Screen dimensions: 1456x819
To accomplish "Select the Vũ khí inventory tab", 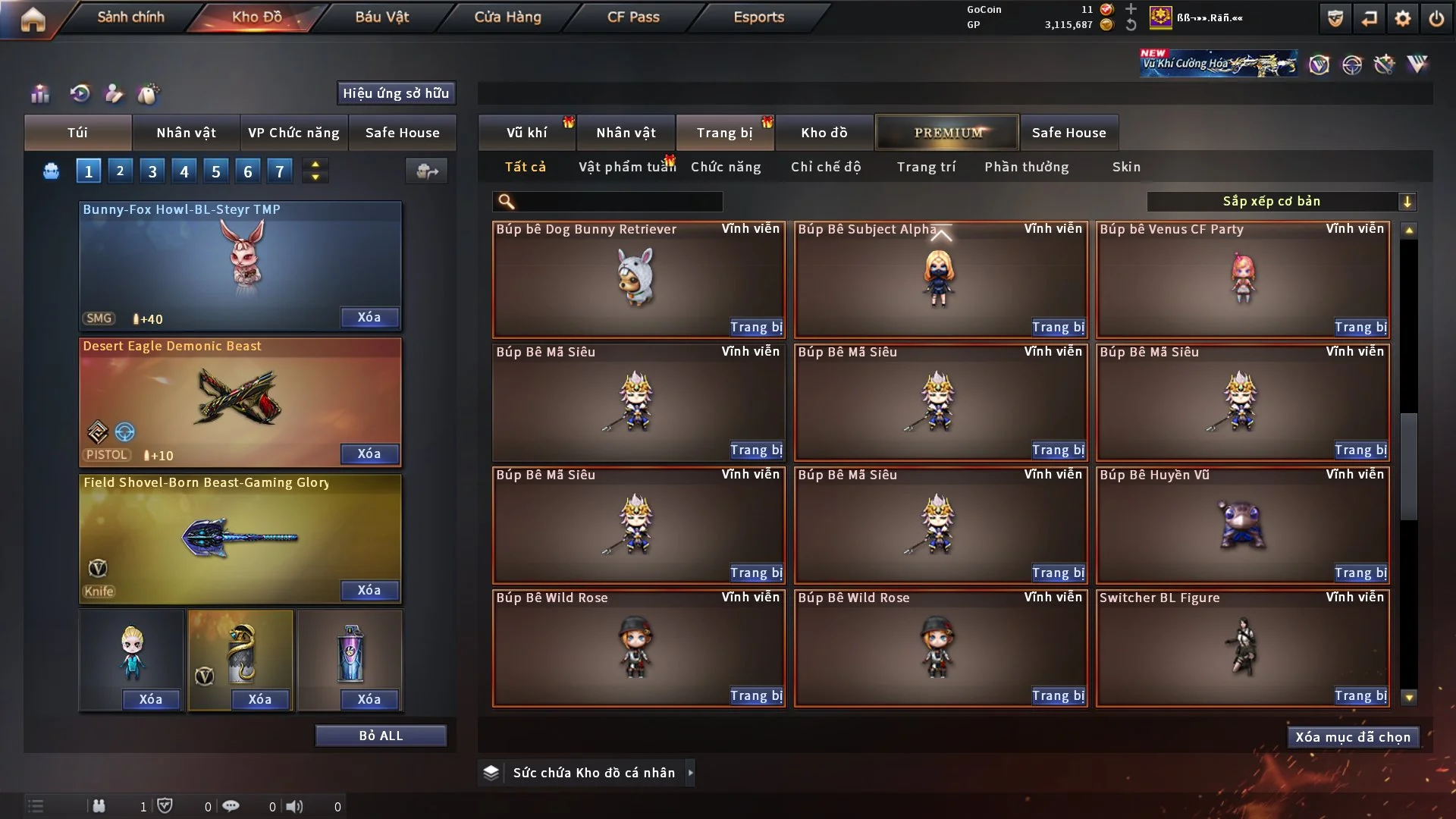I will coord(526,133).
